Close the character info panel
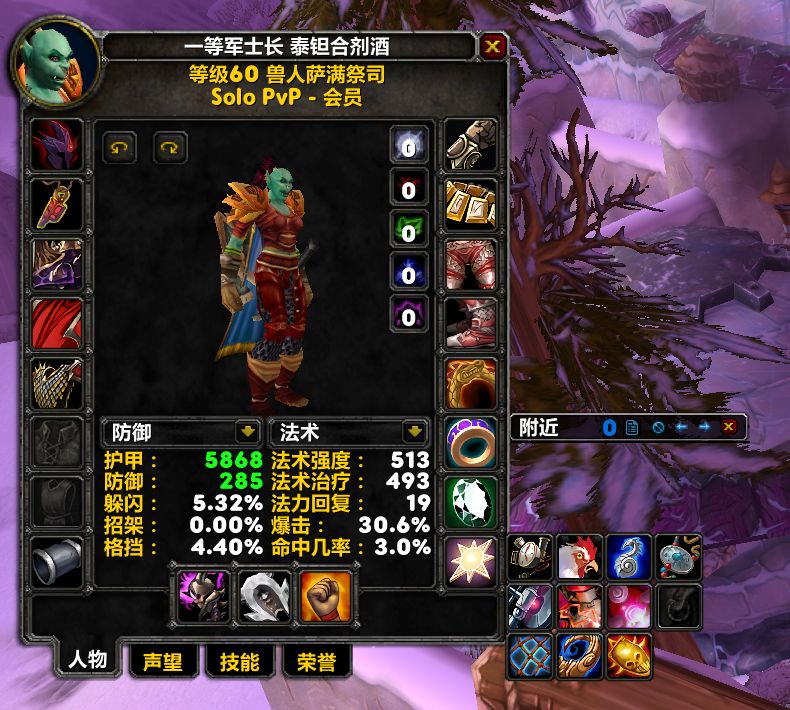This screenshot has width=790, height=710. [x=492, y=46]
